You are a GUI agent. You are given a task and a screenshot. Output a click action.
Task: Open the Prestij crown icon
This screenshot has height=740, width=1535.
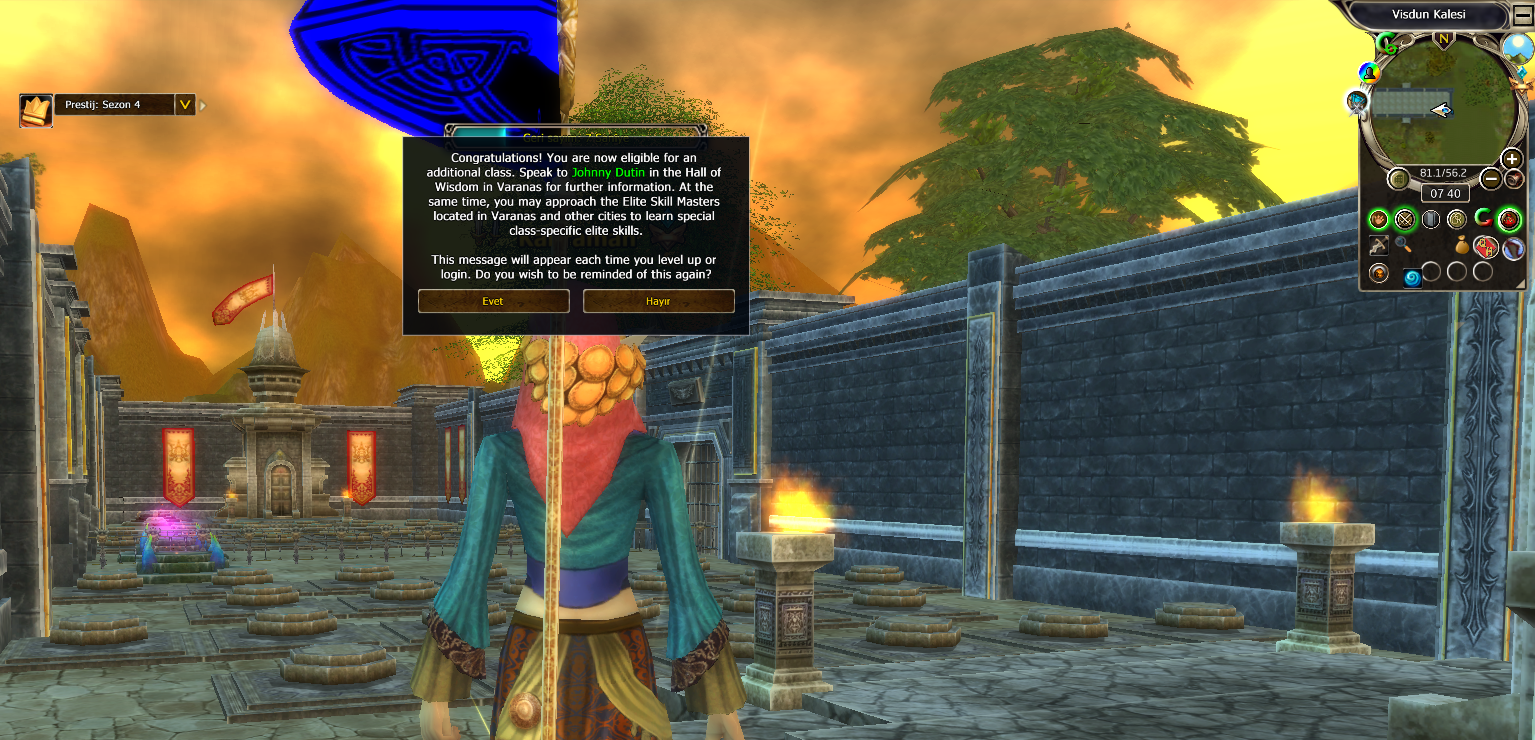click(x=36, y=110)
